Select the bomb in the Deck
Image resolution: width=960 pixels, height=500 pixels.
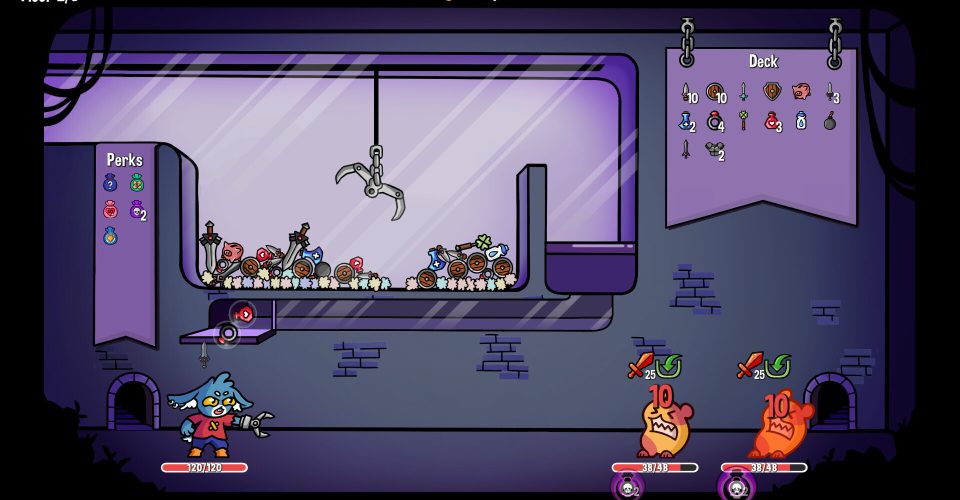(829, 121)
